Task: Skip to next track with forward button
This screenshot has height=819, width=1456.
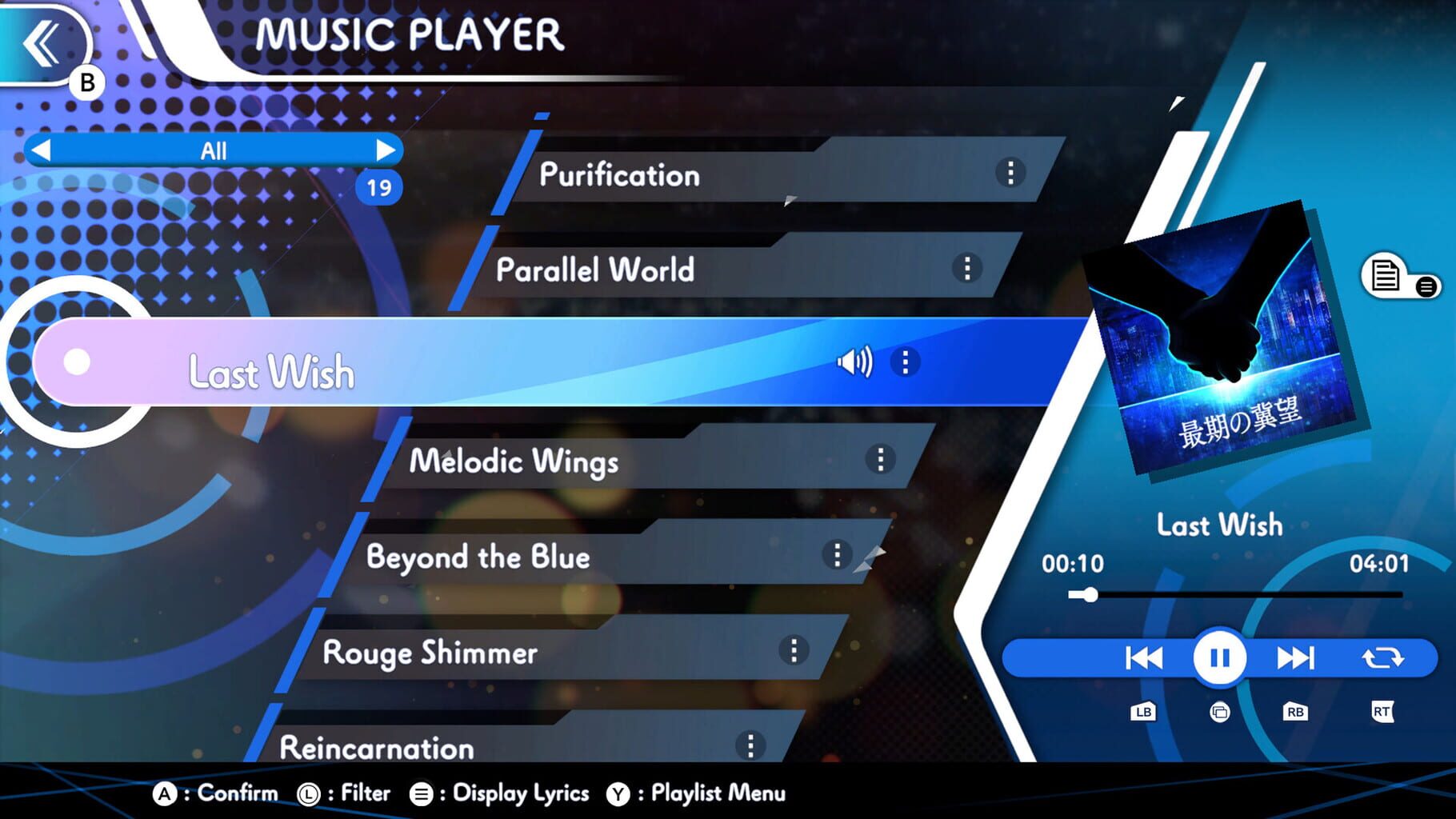Action: pos(1296,657)
